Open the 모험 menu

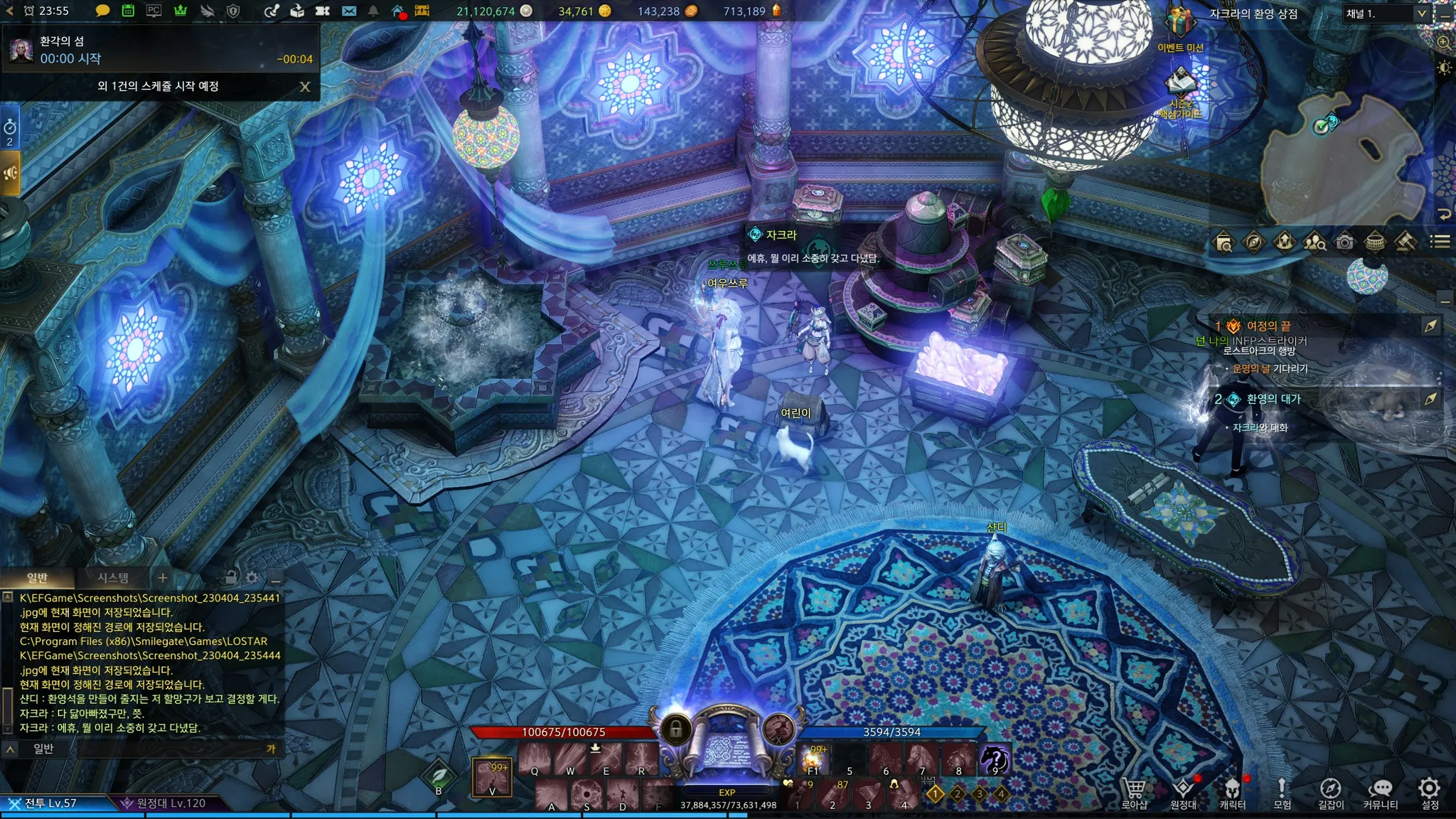(1282, 793)
